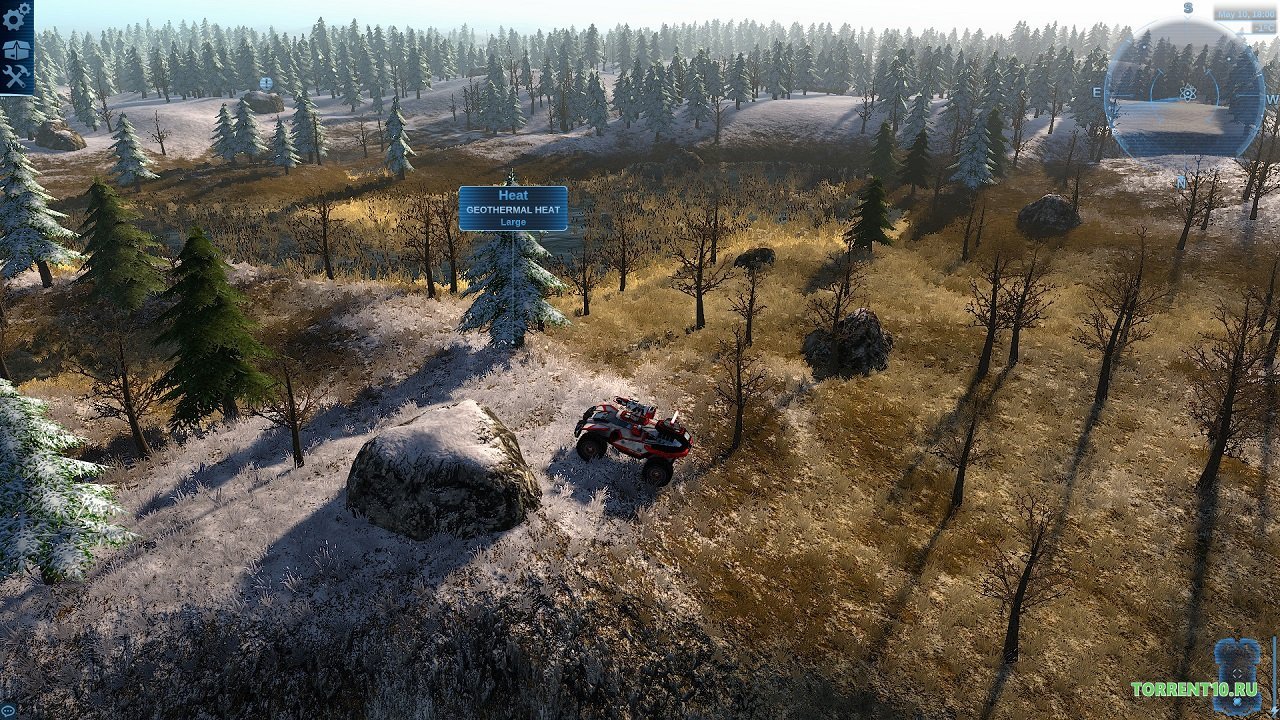Open the crafting wrench-and-hammer icon
Image resolution: width=1280 pixels, height=720 pixels.
pos(14,75)
